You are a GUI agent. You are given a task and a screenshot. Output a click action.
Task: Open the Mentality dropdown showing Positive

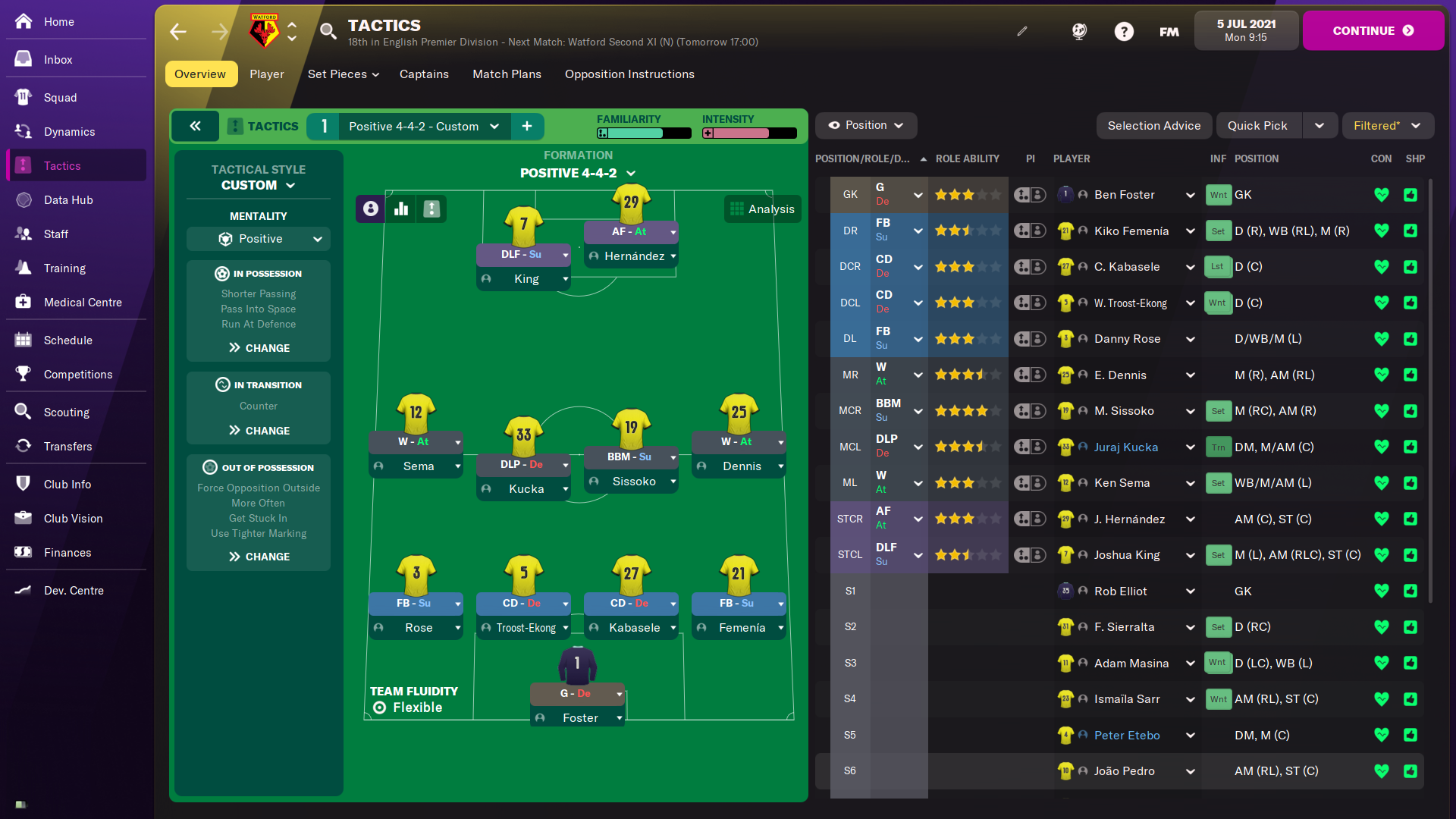(258, 238)
